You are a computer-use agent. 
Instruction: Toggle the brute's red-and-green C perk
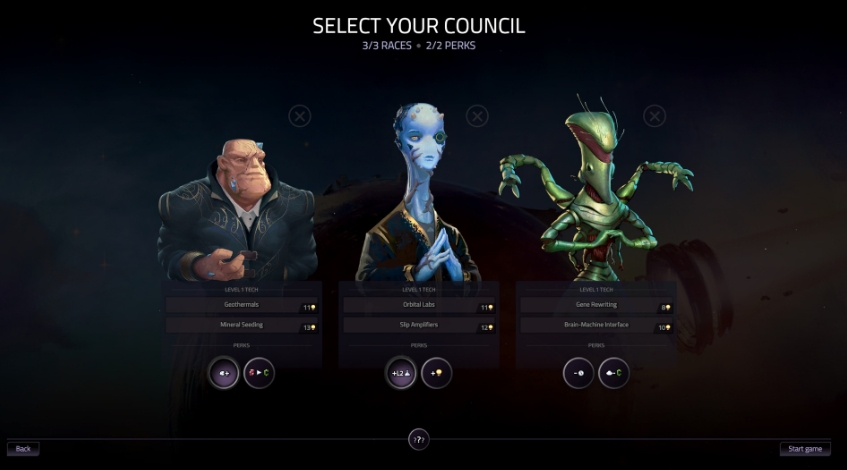click(x=258, y=373)
